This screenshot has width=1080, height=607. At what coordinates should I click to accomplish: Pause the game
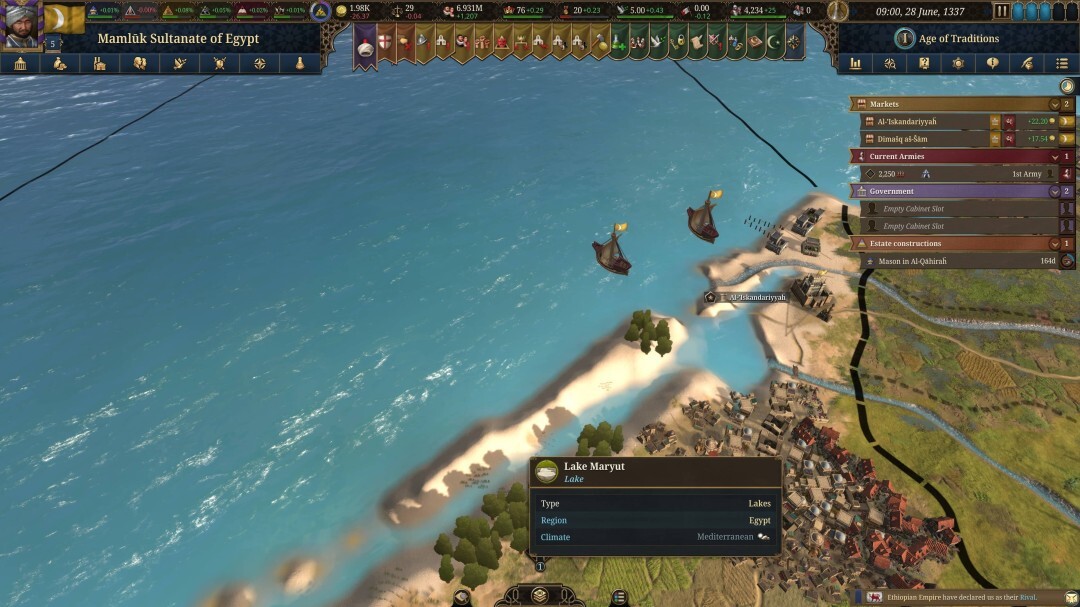coord(1001,11)
